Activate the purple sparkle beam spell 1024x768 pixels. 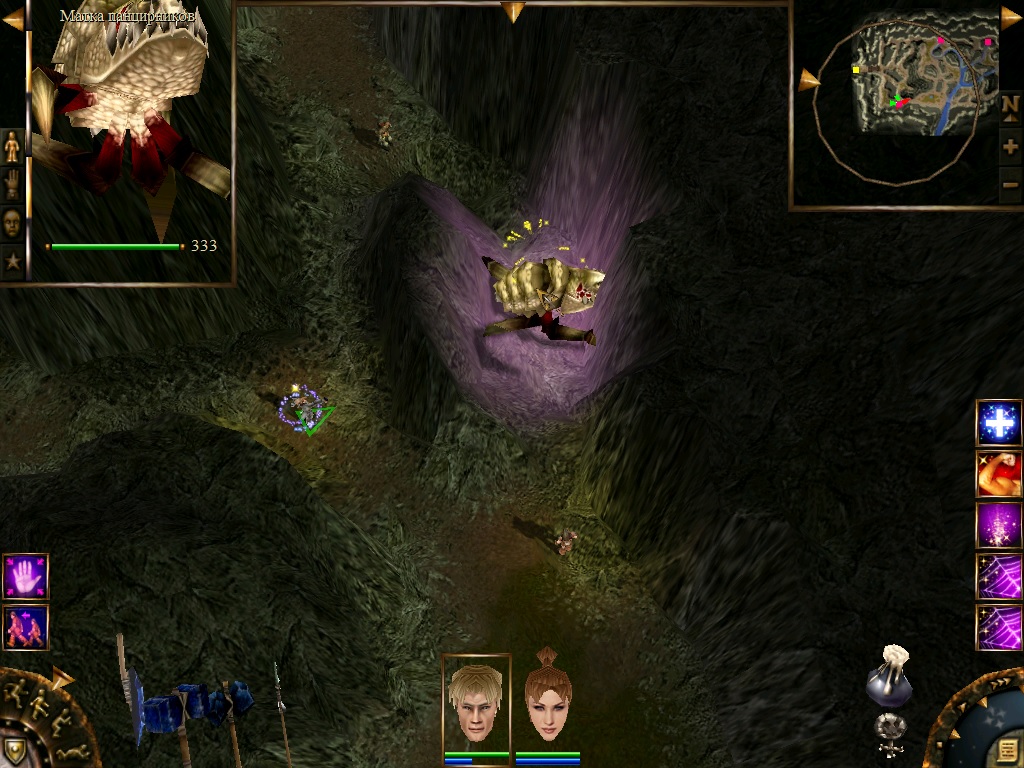point(998,525)
